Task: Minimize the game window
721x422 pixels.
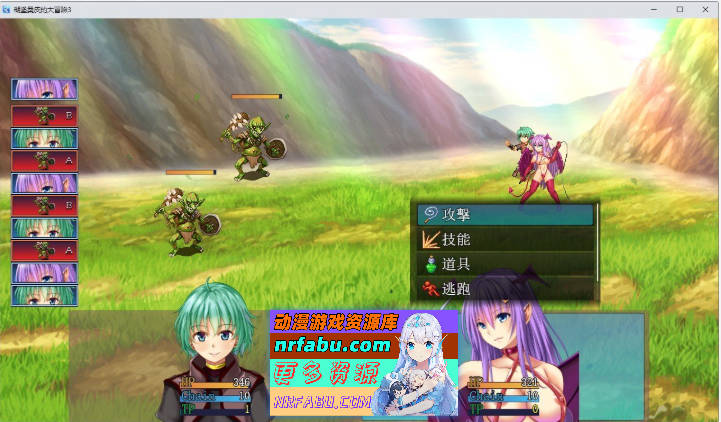Action: coord(653,9)
